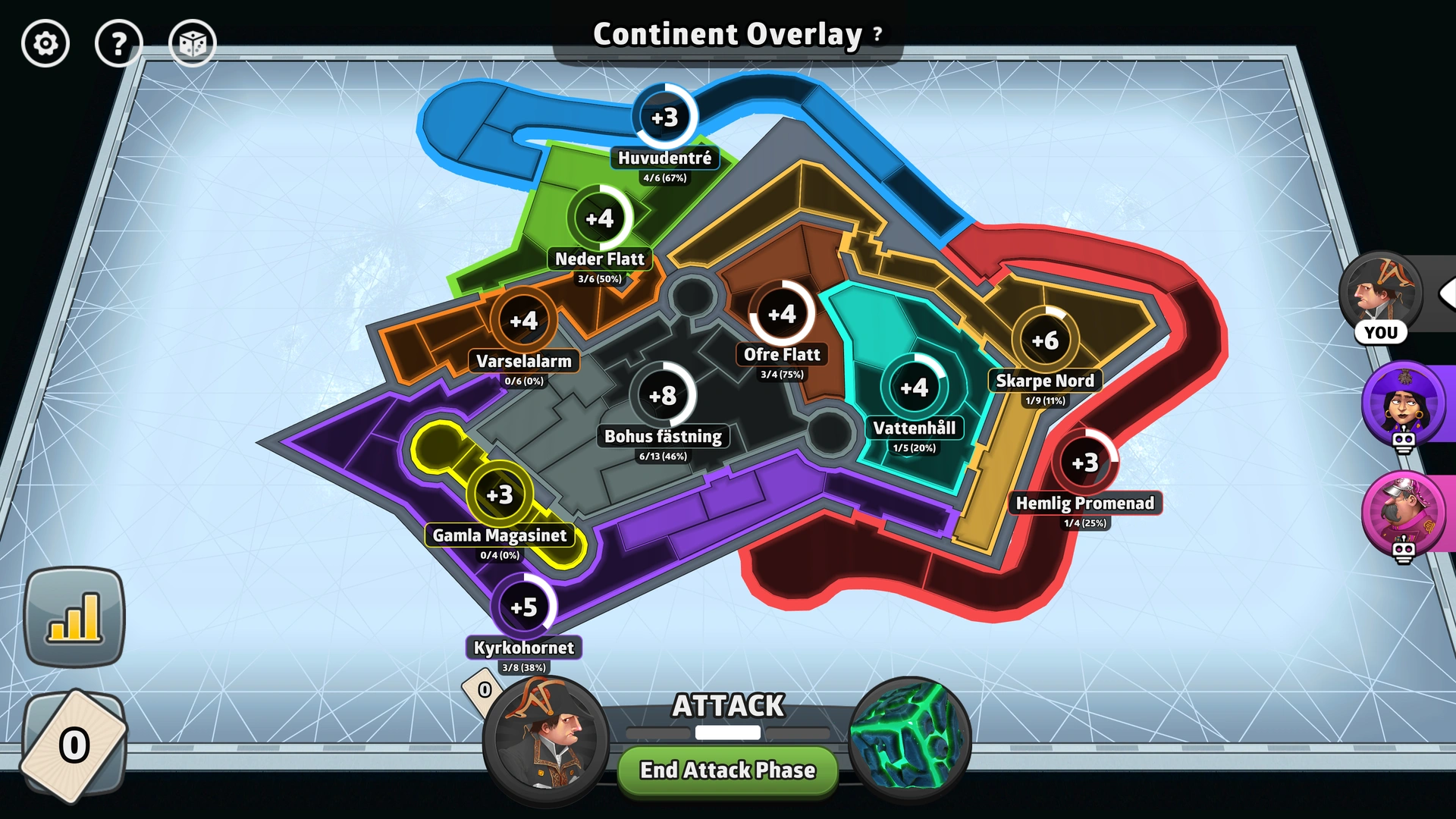The width and height of the screenshot is (1456, 819).
Task: Select the Vattenhåll territory marker
Action: coord(915,387)
